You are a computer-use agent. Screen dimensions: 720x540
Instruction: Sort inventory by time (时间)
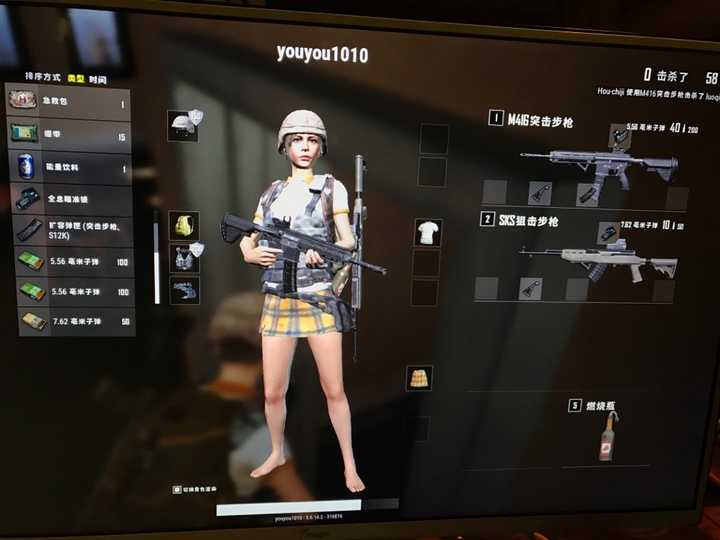(x=97, y=79)
